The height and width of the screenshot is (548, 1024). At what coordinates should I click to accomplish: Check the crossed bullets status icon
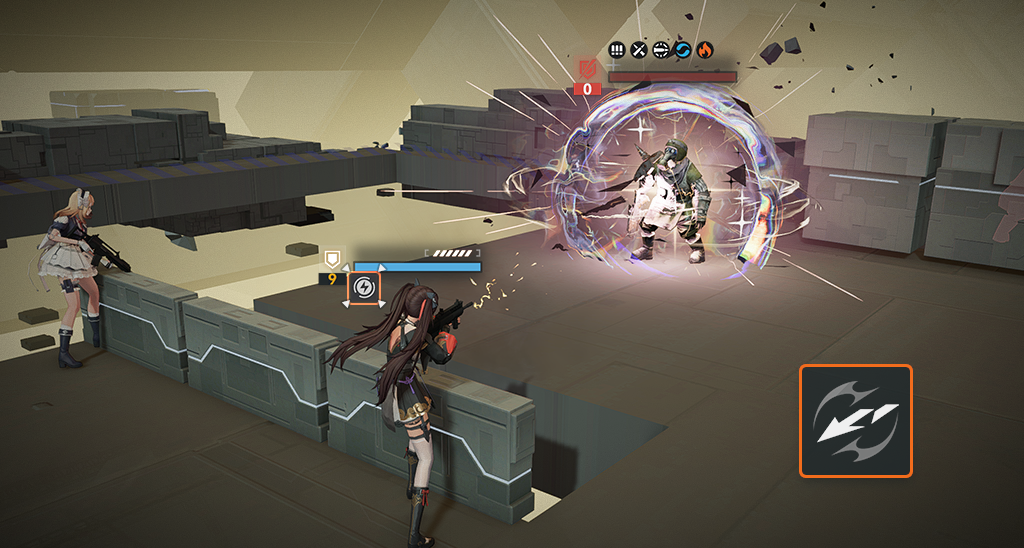pos(639,49)
